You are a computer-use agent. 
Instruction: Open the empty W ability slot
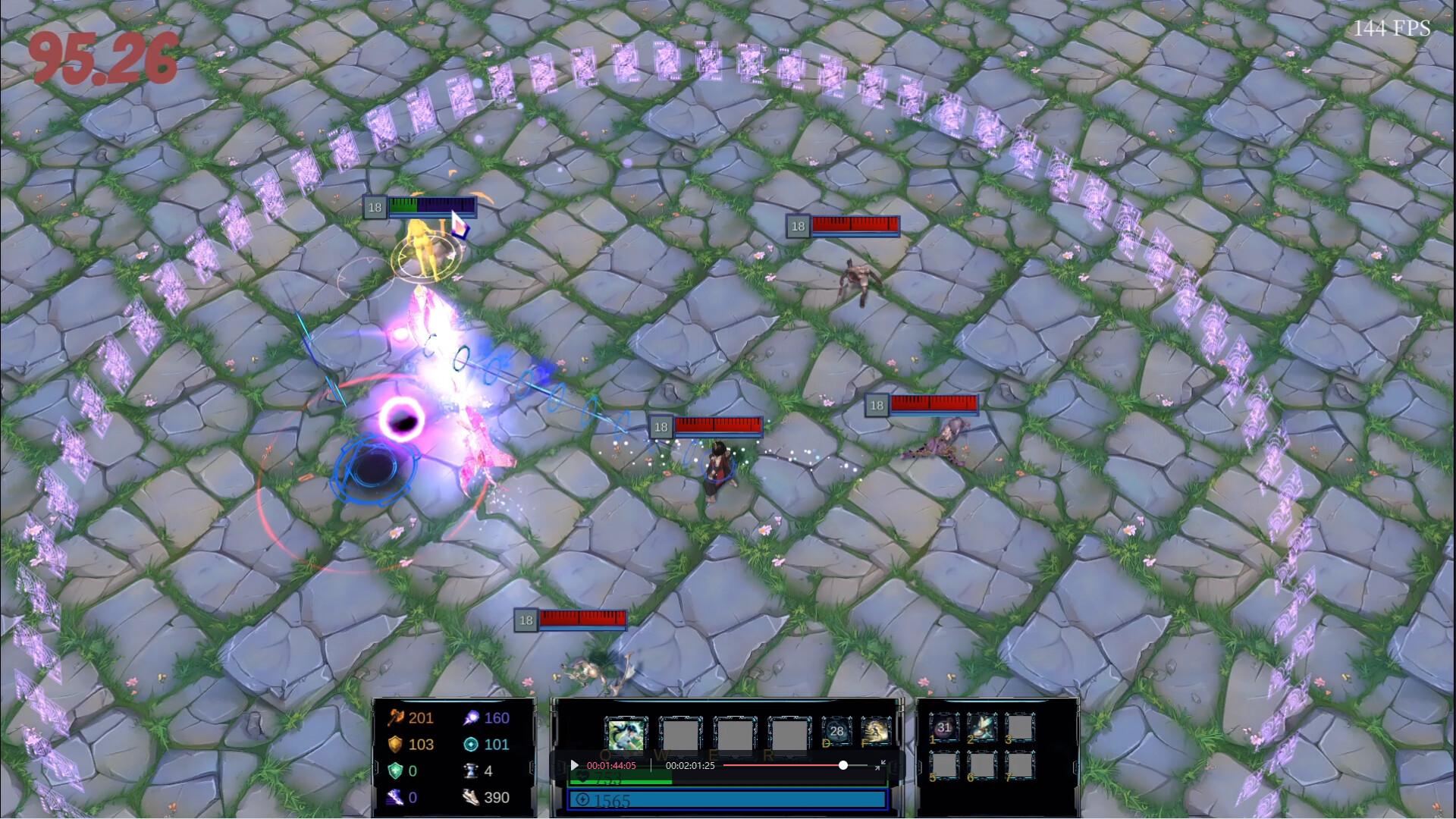679,735
